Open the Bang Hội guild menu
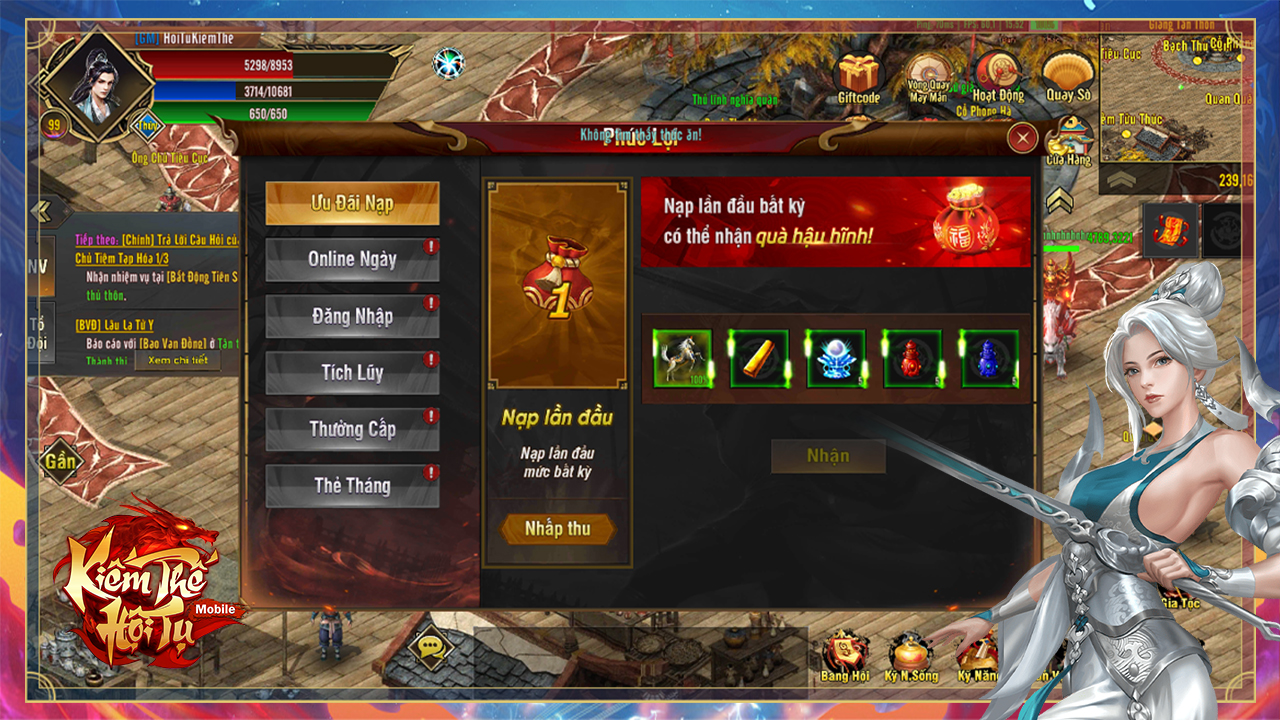 [845, 656]
